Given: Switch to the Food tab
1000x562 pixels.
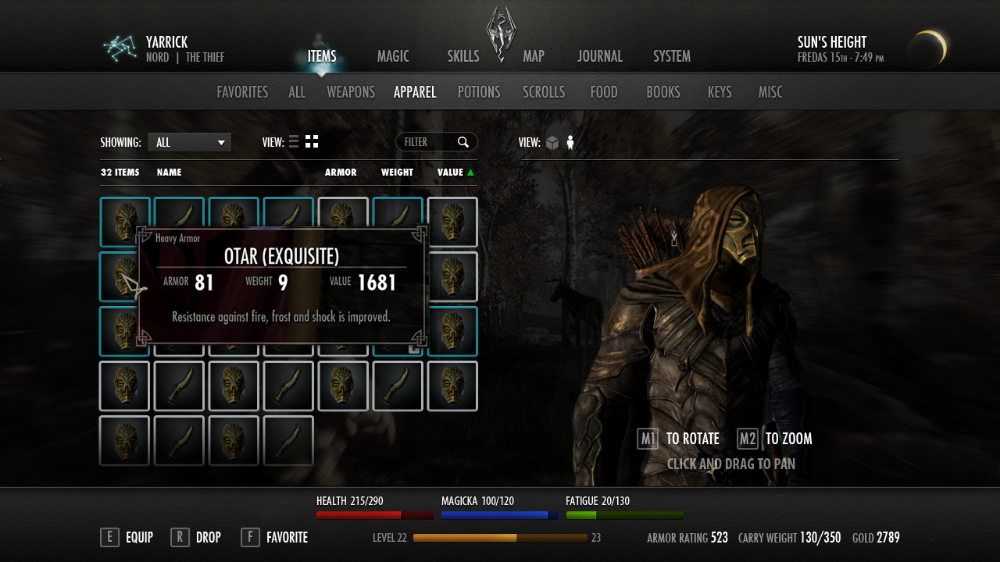Looking at the screenshot, I should click(604, 92).
